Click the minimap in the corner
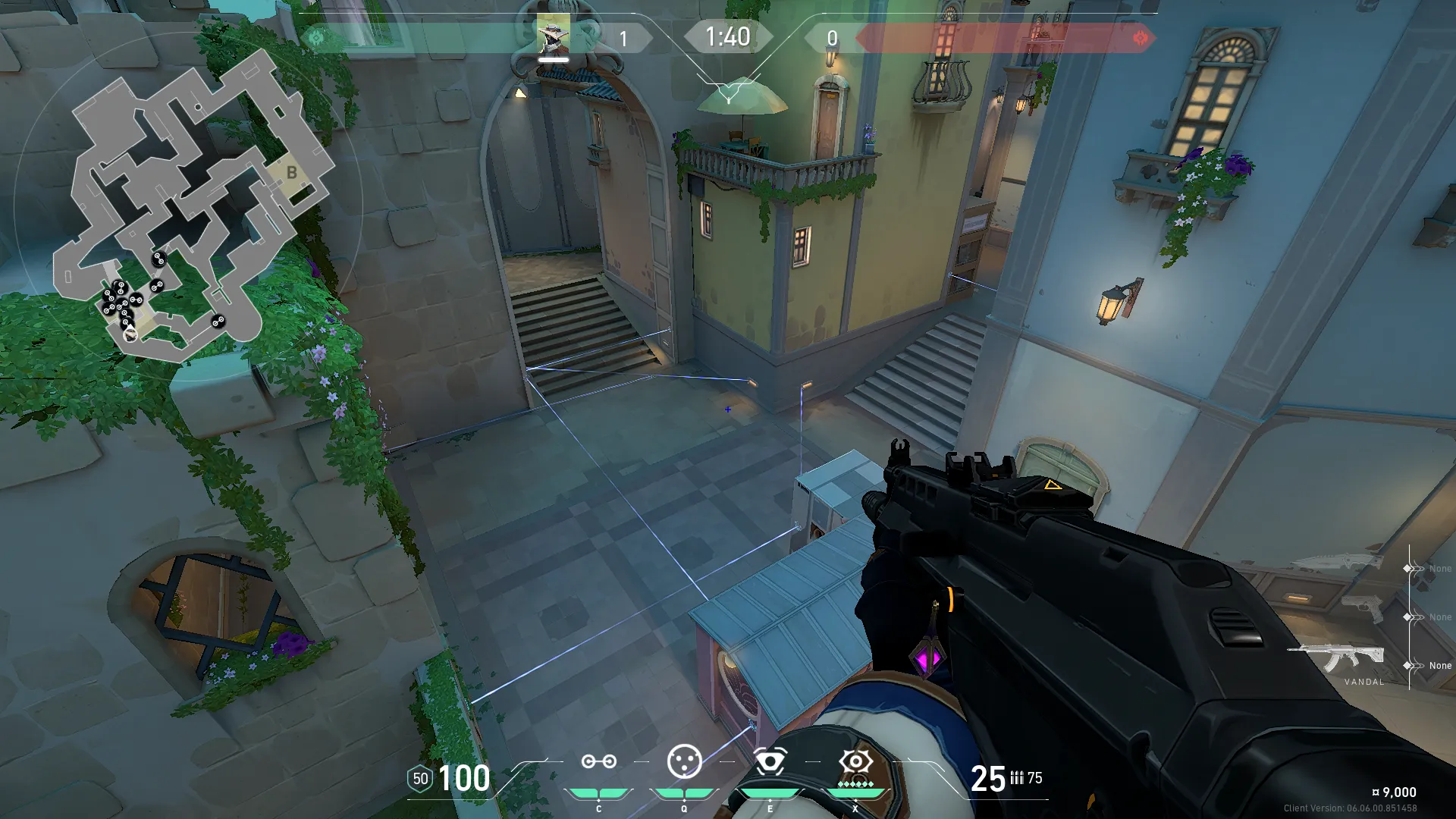Viewport: 1456px width, 819px height. click(190, 205)
